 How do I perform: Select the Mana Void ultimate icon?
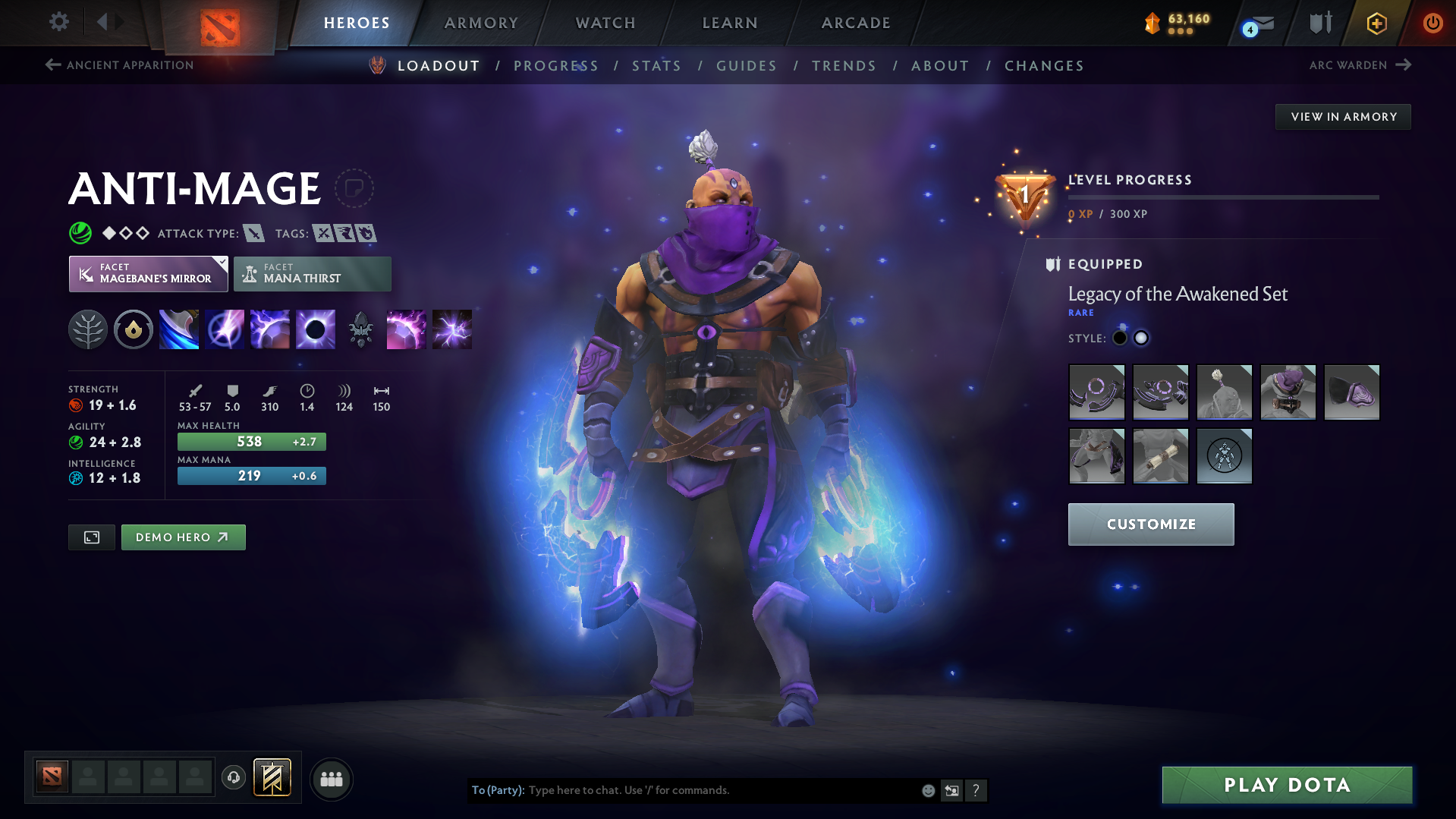click(315, 329)
